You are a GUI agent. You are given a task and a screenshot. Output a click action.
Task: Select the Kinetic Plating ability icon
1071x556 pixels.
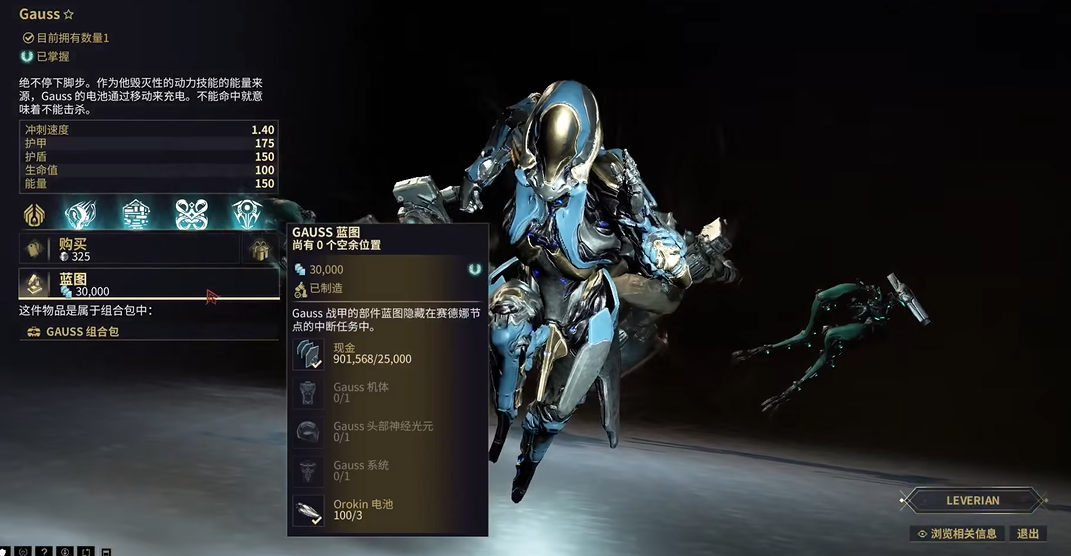click(136, 214)
